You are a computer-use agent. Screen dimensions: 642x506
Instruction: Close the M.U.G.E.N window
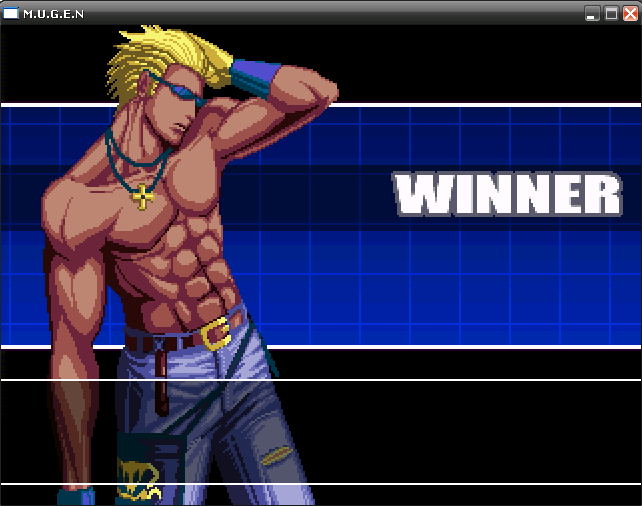pyautogui.click(x=630, y=13)
